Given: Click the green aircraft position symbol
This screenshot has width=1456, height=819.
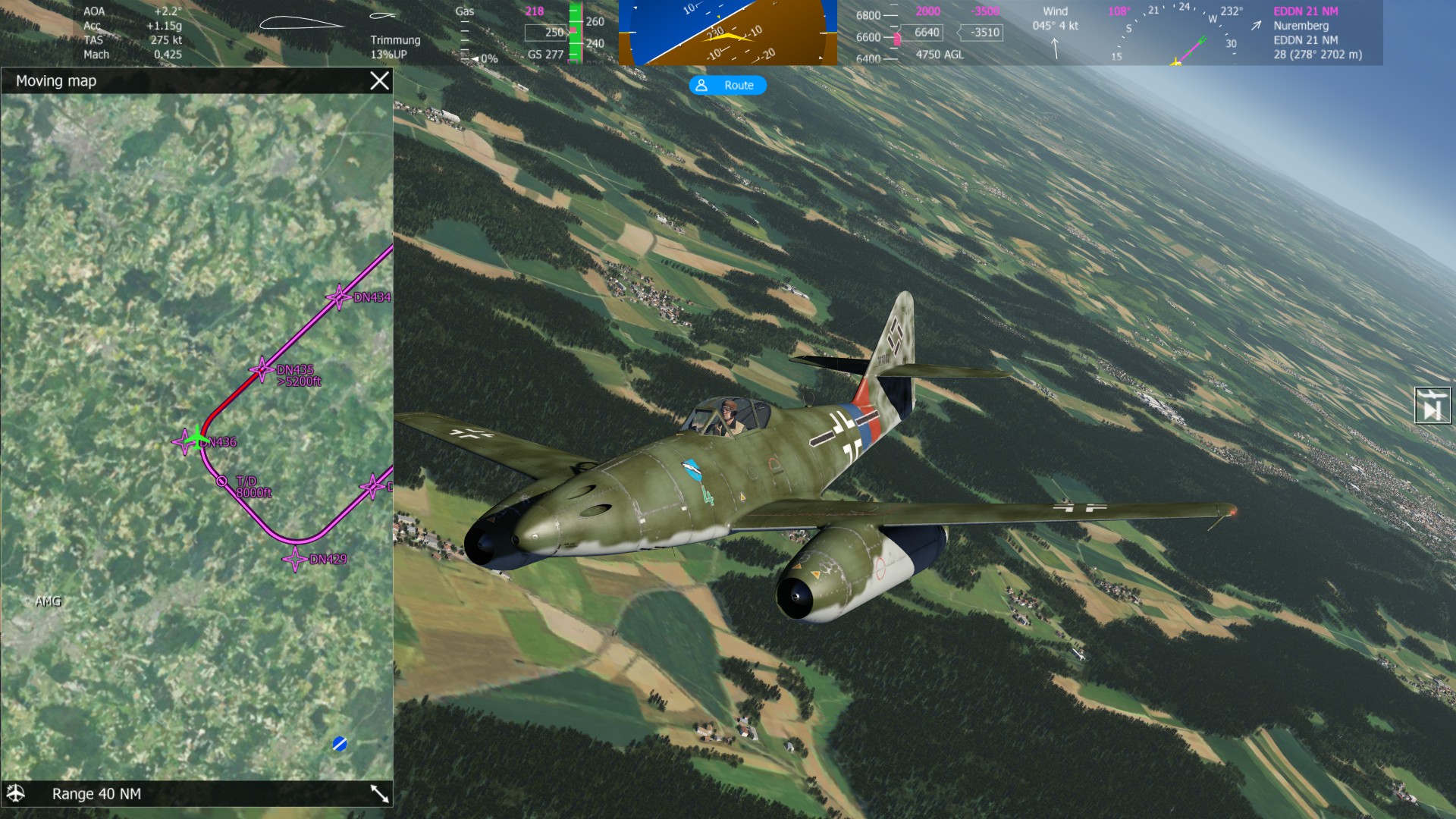Looking at the screenshot, I should coord(197,438).
